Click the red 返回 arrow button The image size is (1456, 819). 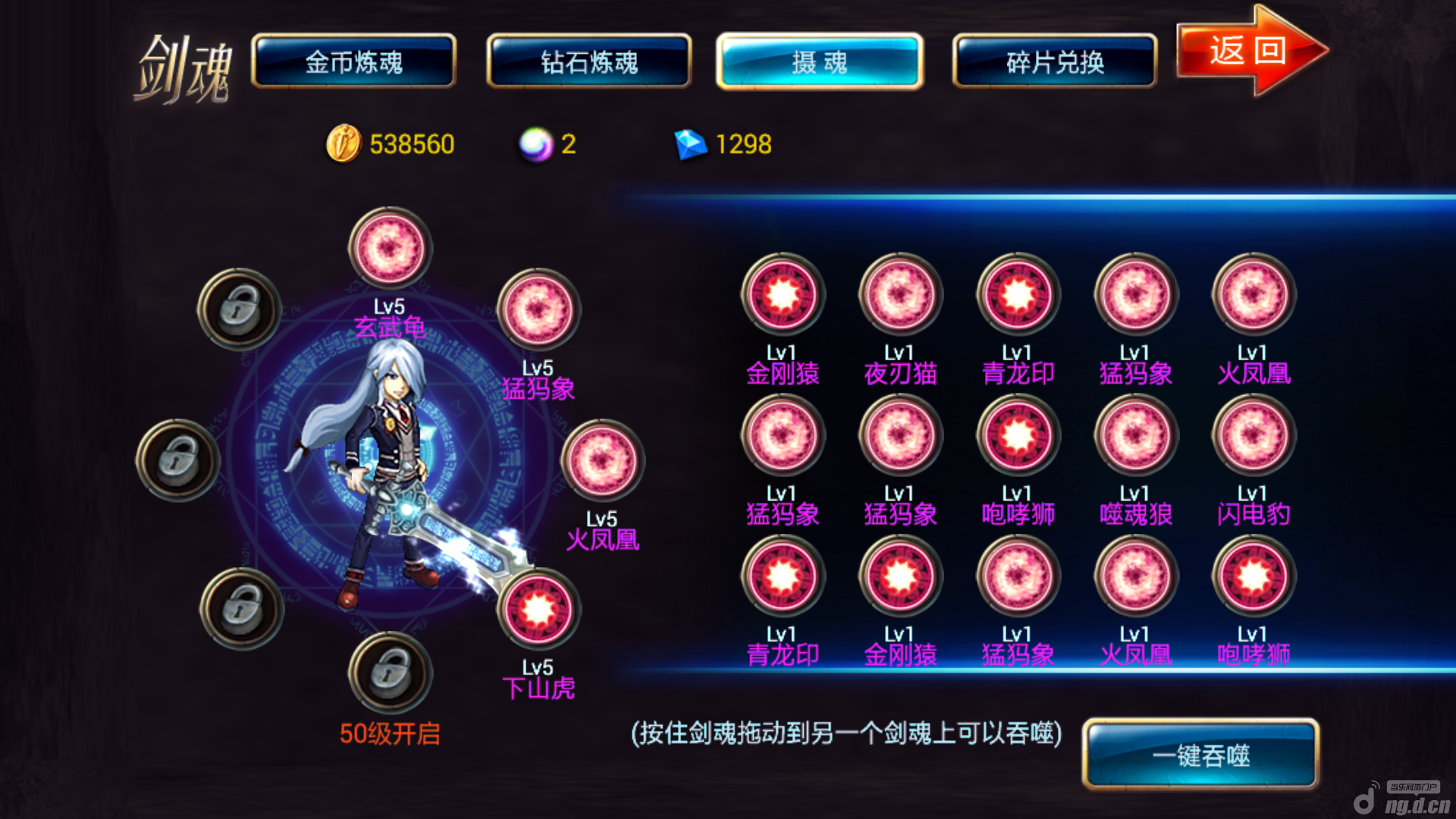click(1250, 51)
